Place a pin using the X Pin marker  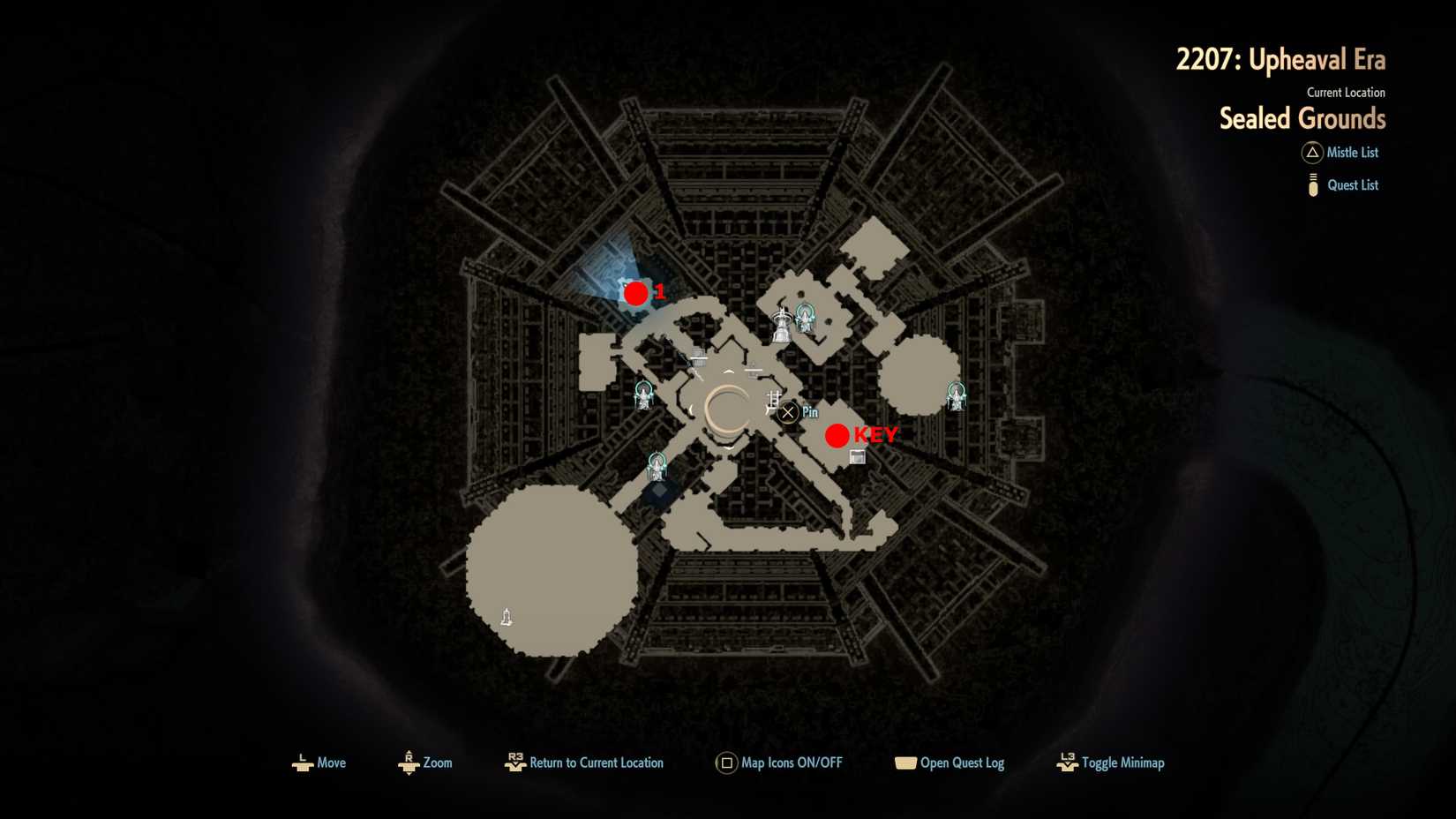(x=786, y=411)
